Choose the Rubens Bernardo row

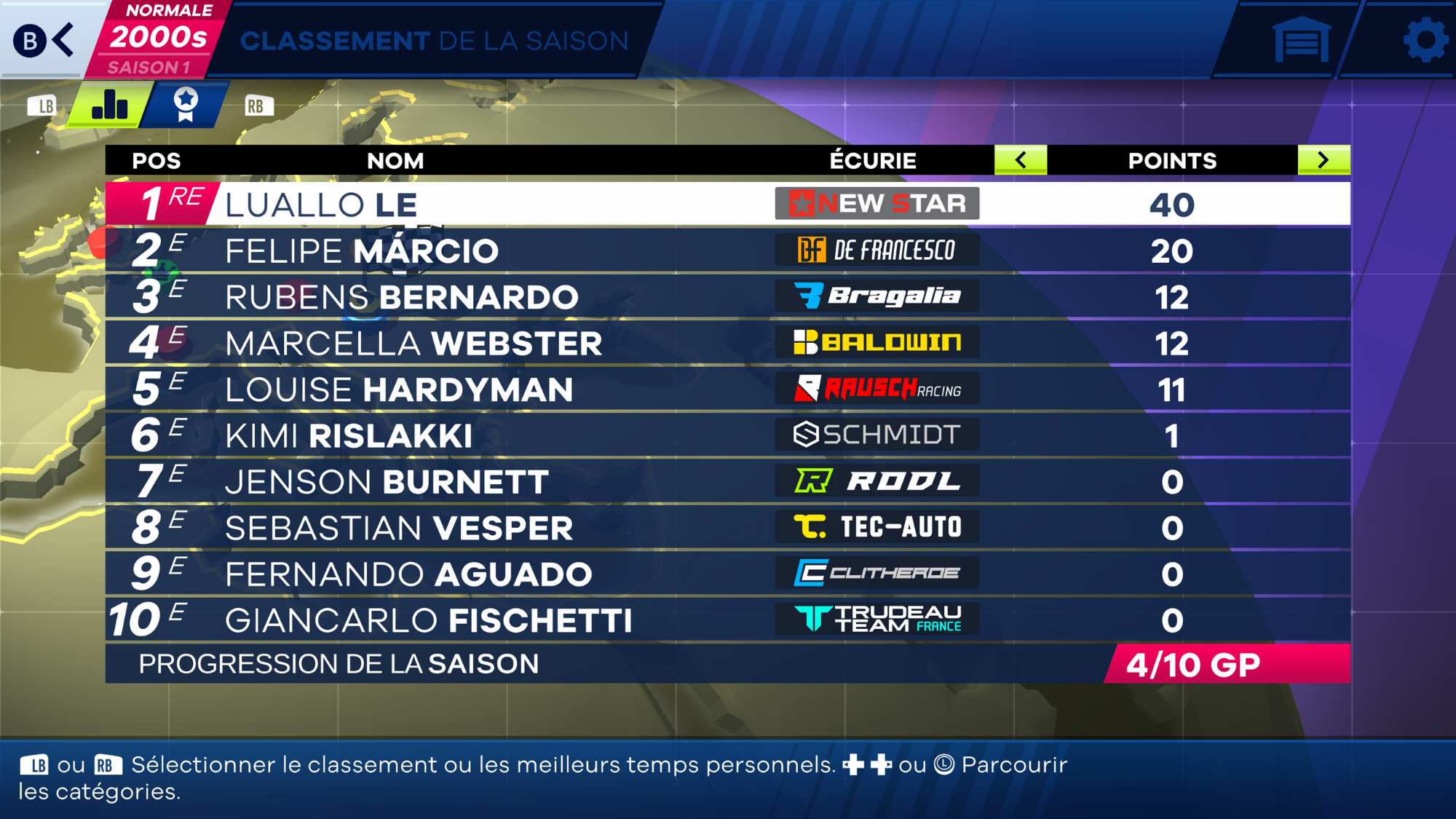[728, 297]
